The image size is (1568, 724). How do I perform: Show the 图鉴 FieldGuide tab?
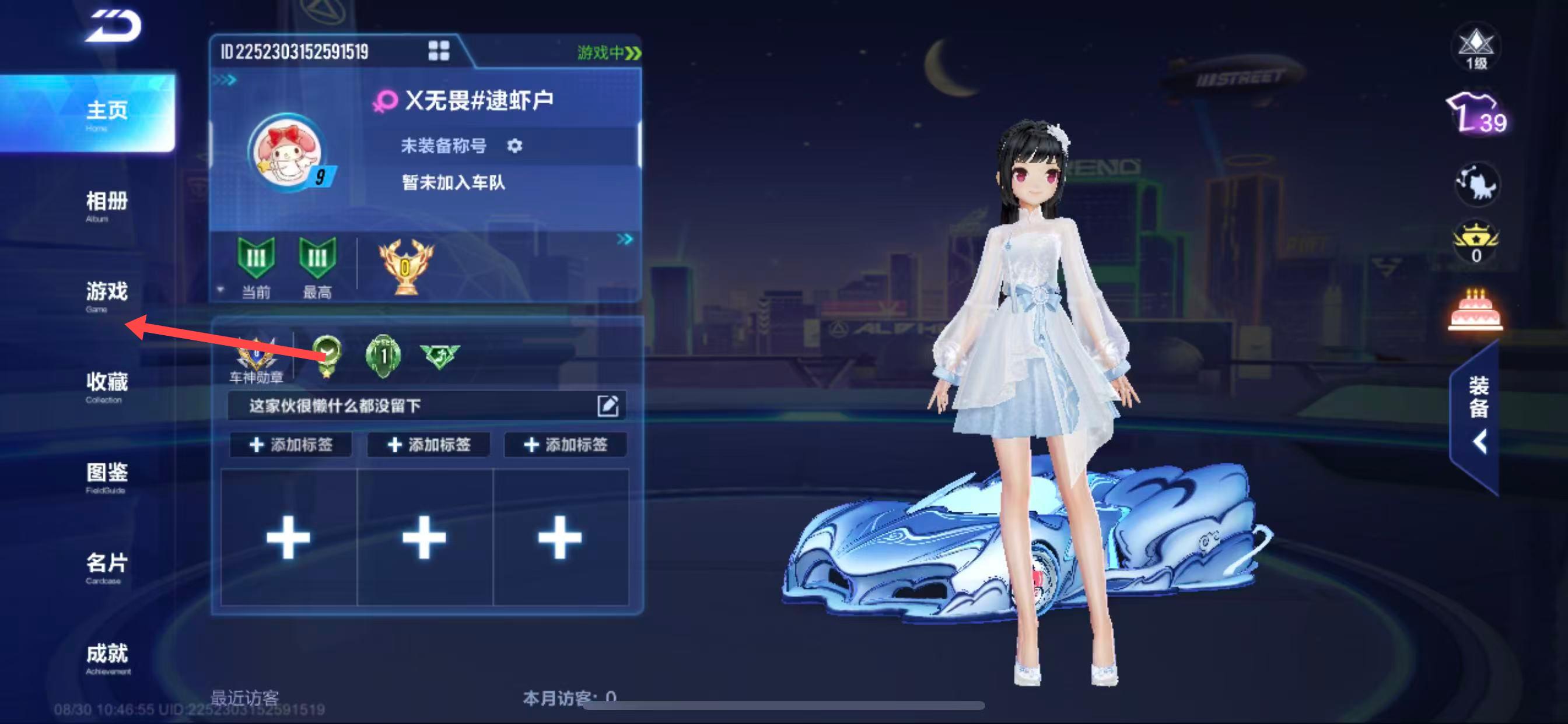[107, 476]
